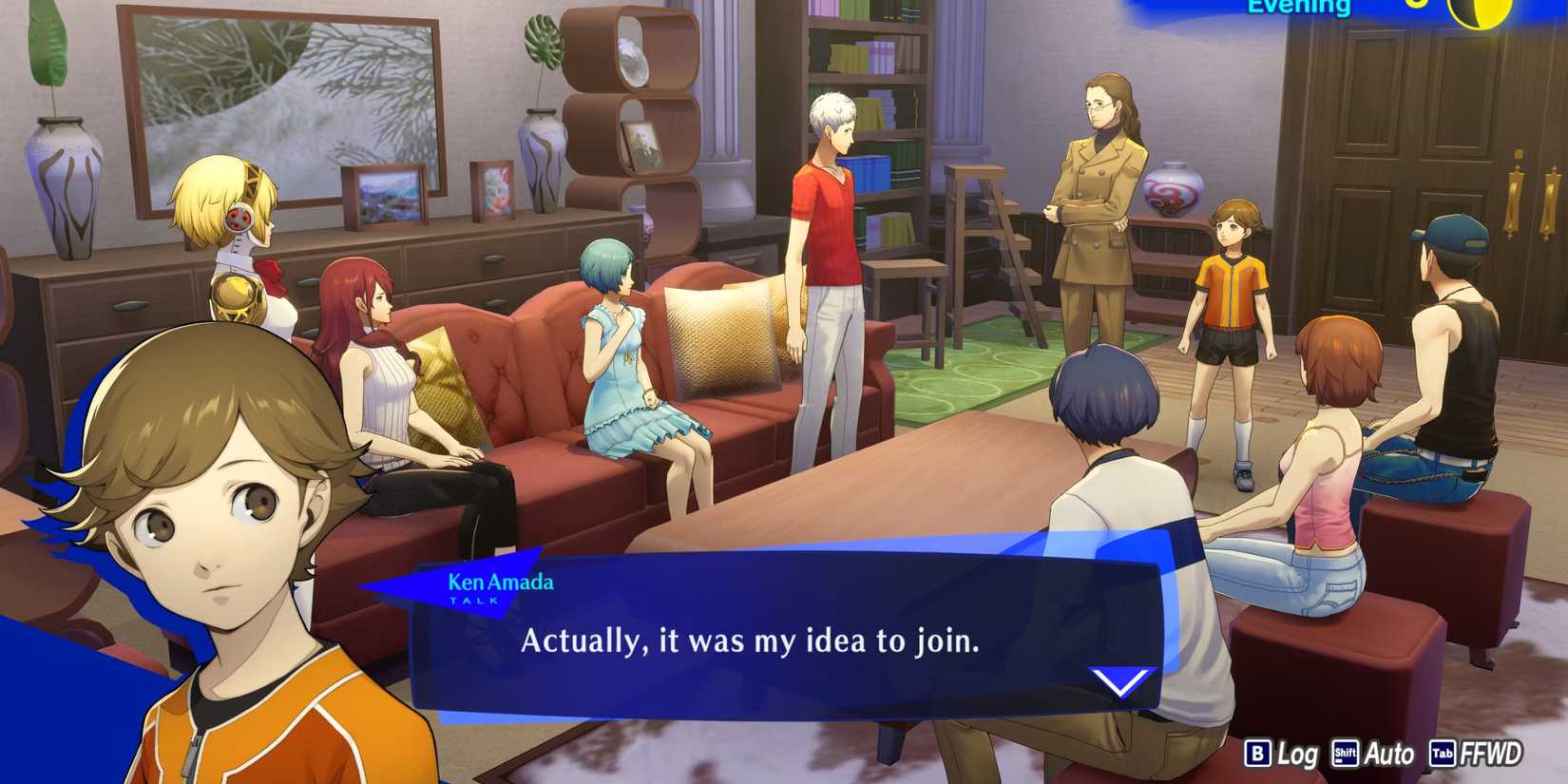
Task: Click the day number beside the moon icon
Action: point(1415,5)
